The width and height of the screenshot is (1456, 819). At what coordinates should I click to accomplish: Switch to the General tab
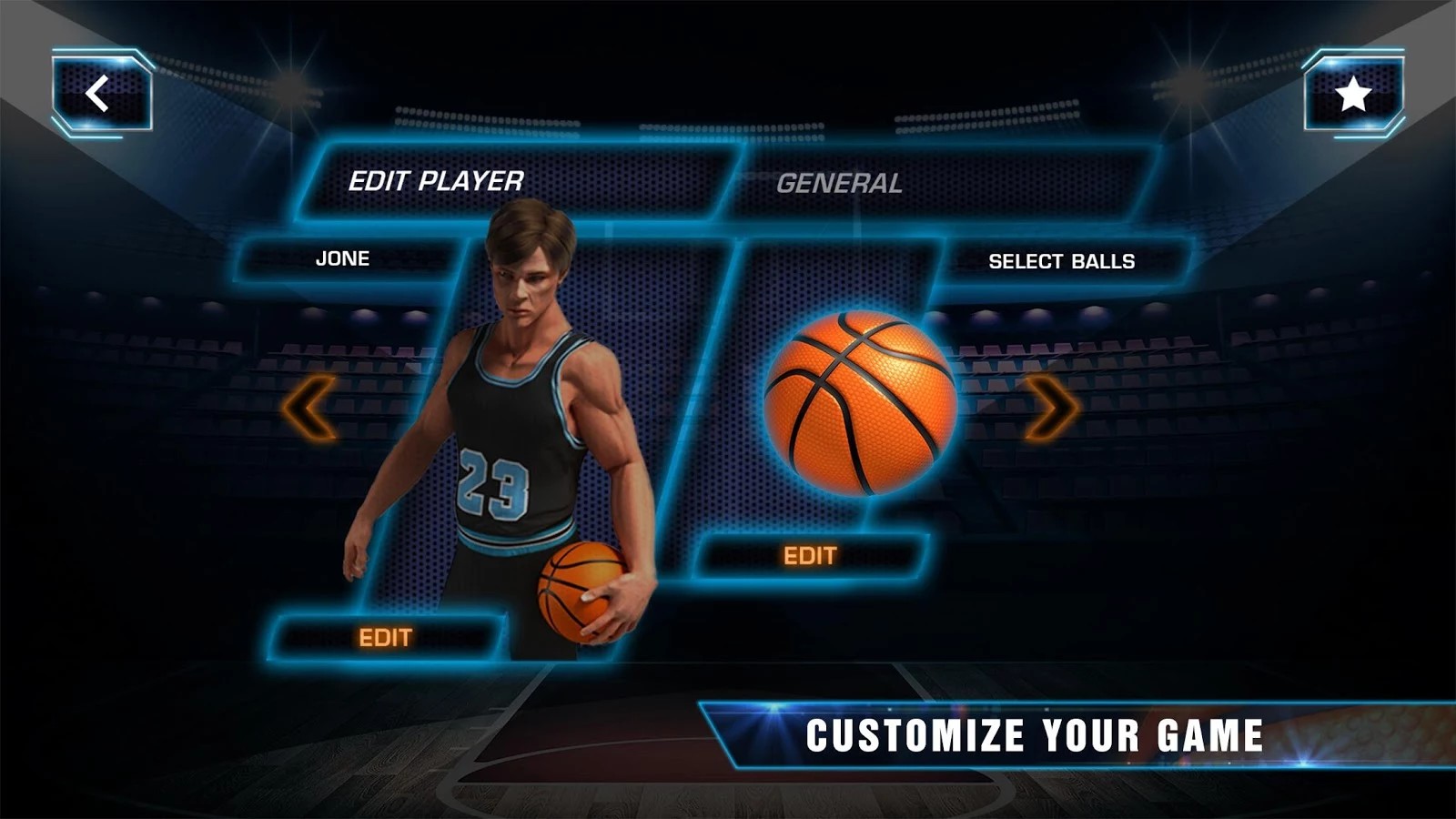(839, 183)
